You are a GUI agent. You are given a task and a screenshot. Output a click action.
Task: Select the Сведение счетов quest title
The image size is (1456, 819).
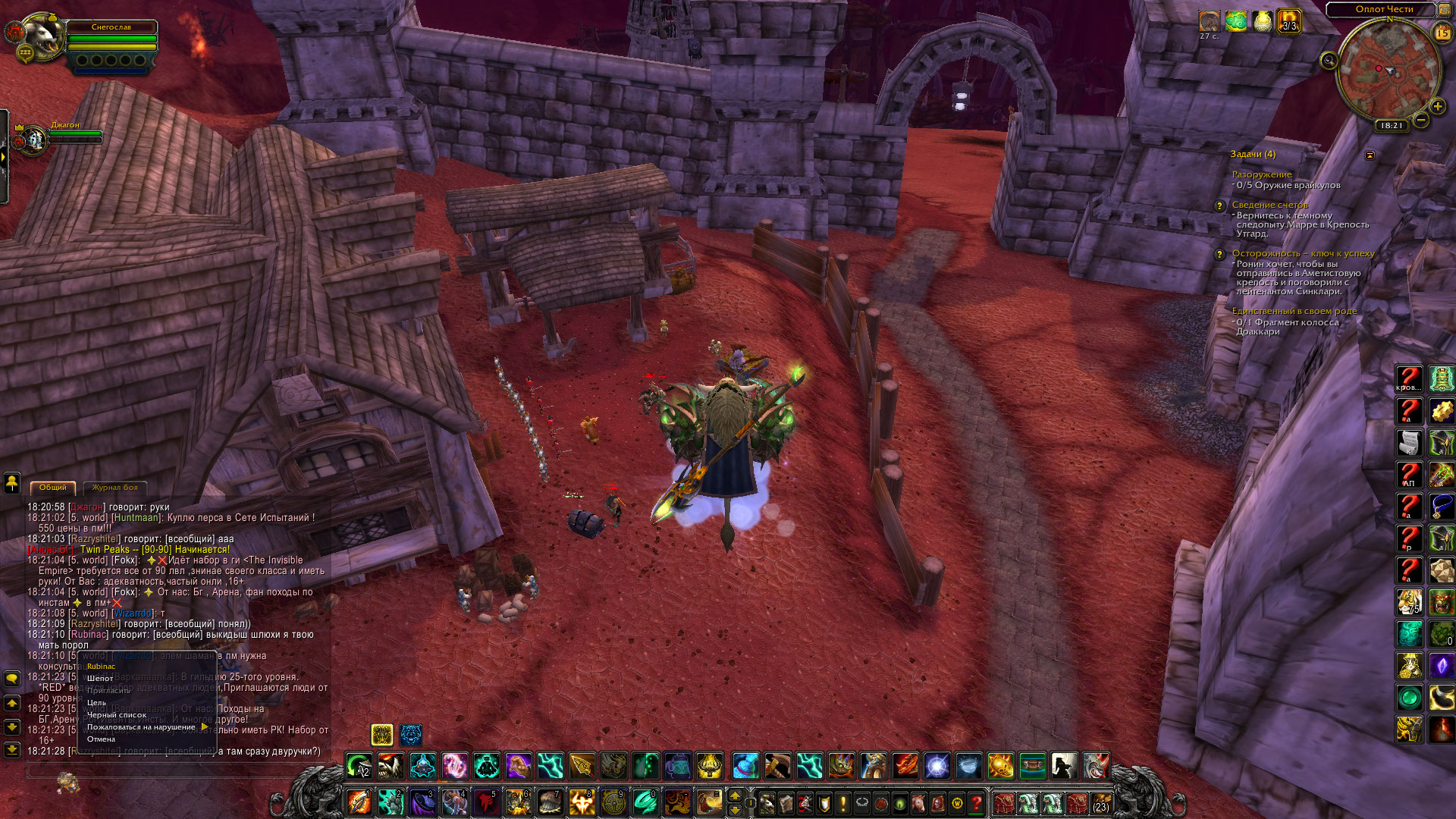click(x=1269, y=205)
